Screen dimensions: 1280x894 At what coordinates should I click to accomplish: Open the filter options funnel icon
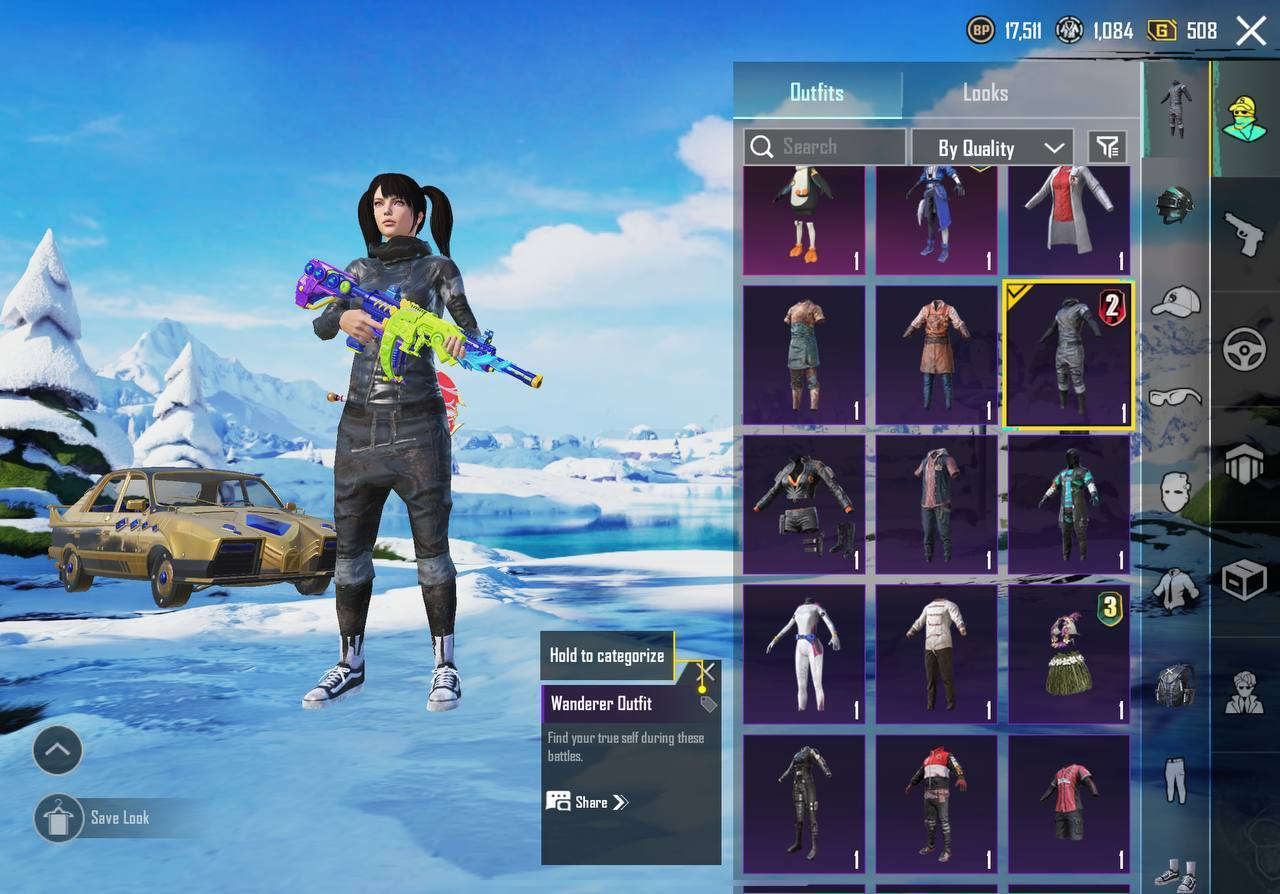pos(1107,148)
